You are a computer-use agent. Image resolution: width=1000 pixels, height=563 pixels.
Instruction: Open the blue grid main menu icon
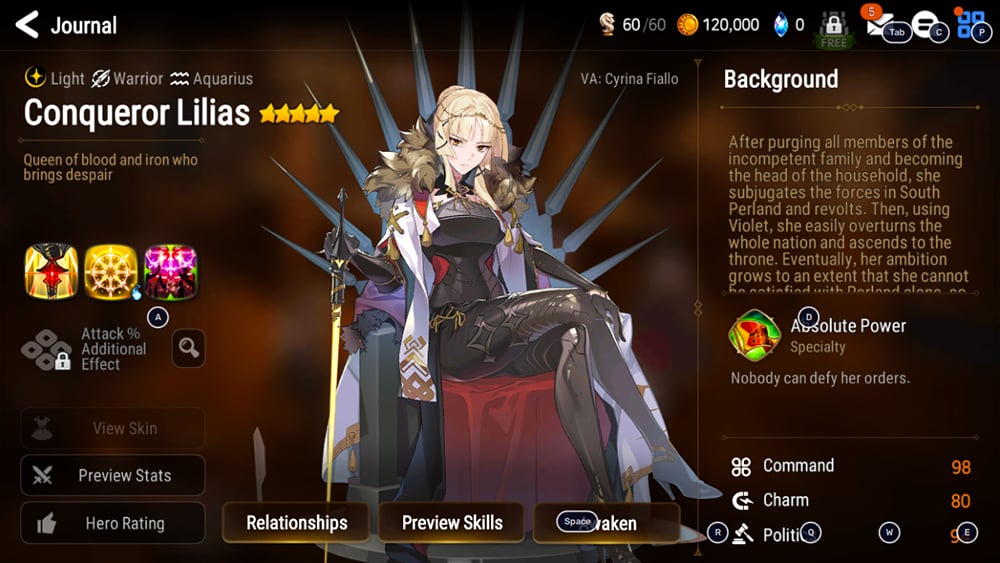(971, 25)
